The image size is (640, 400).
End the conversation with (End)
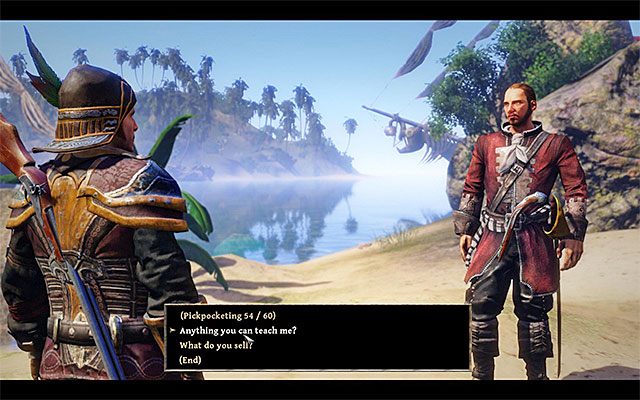pos(192,360)
